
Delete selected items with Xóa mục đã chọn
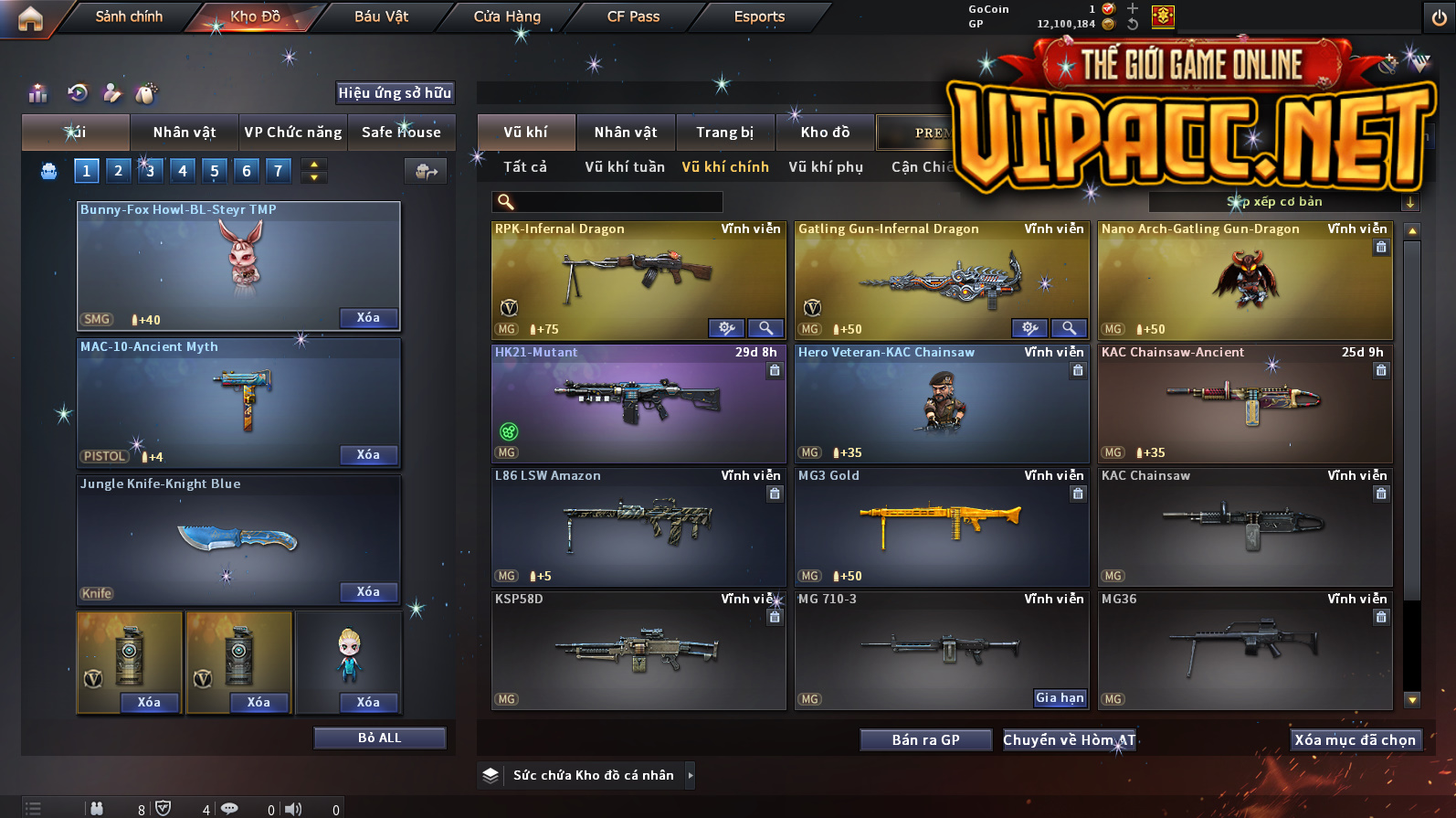1355,740
